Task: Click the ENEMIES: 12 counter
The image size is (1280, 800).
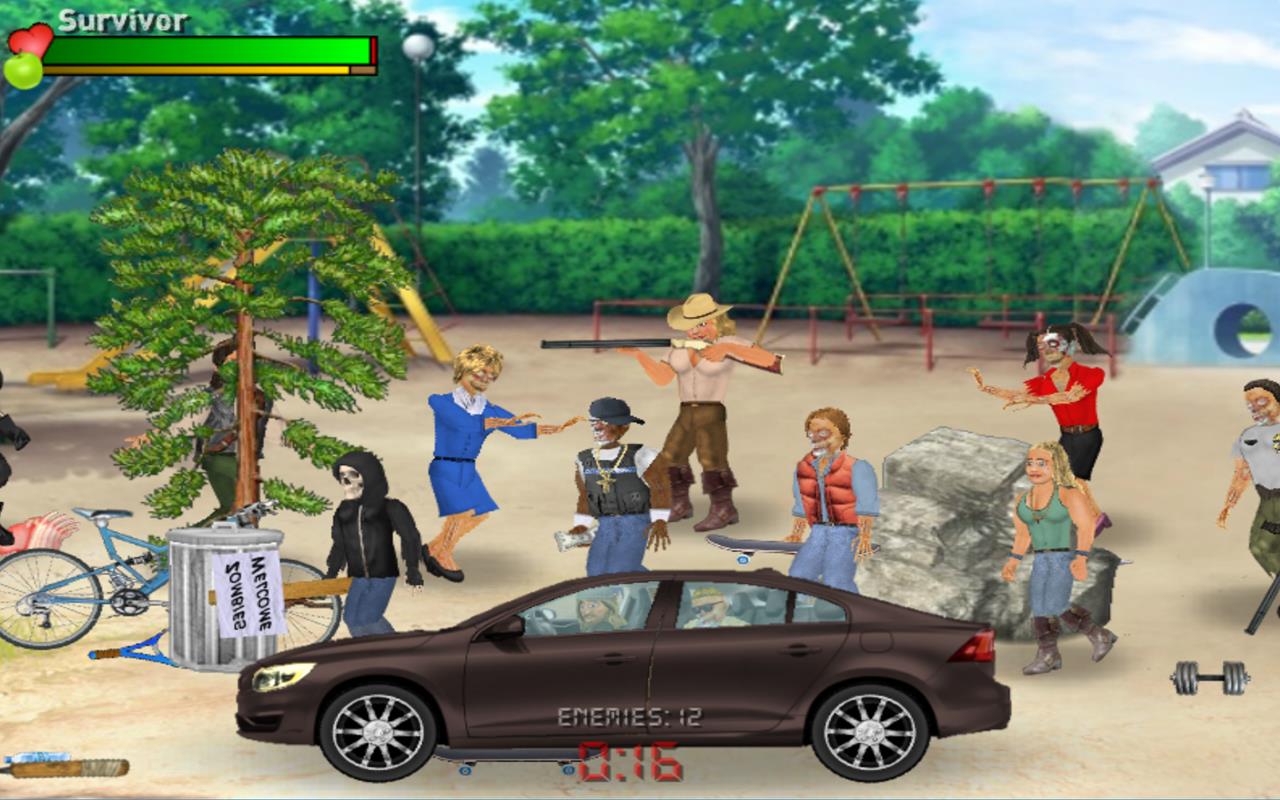Action: tap(628, 714)
